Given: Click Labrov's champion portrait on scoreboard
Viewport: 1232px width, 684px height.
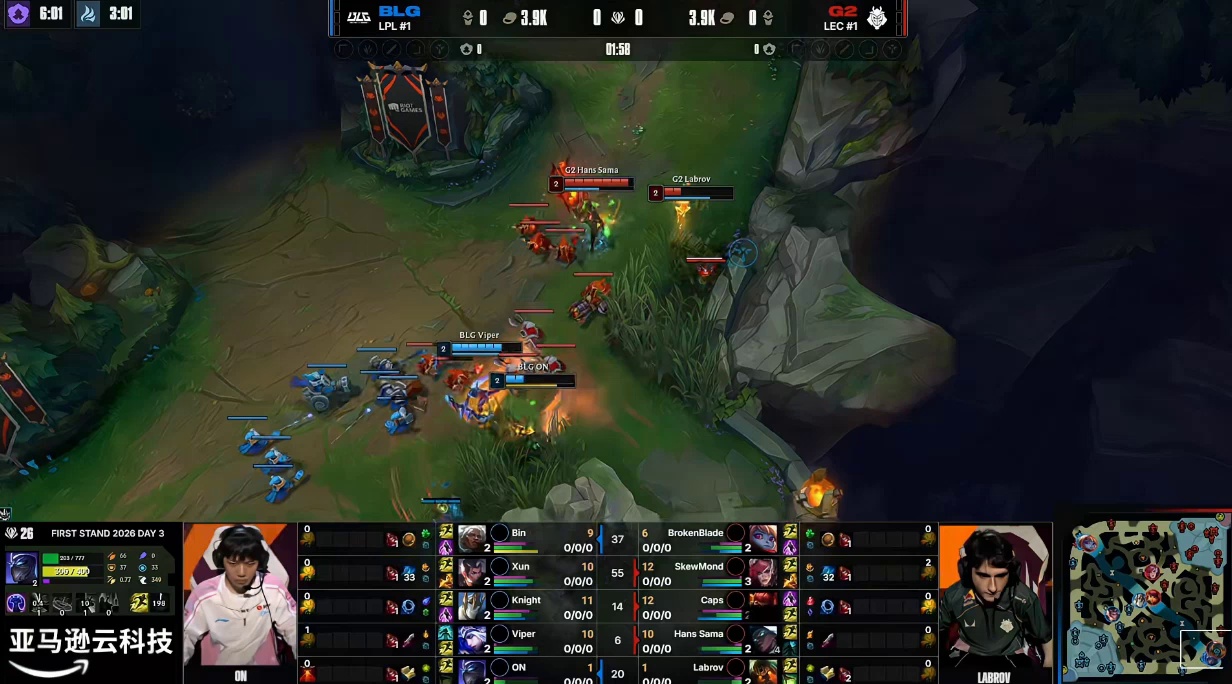Looking at the screenshot, I should [x=764, y=669].
